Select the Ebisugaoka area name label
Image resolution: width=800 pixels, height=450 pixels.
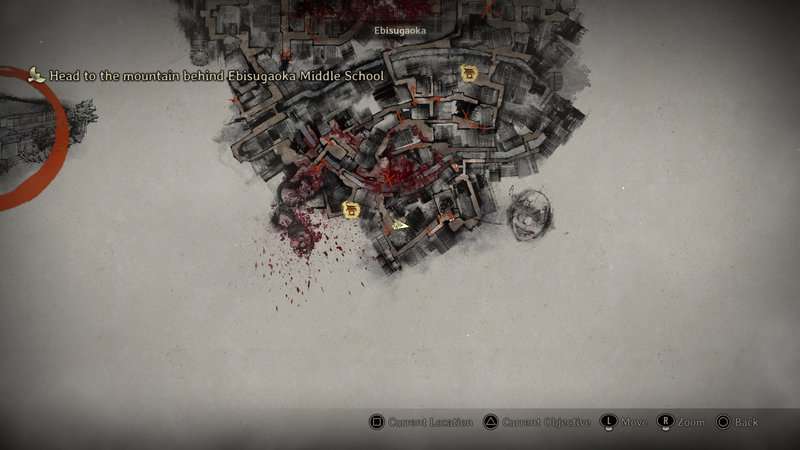tap(400, 31)
